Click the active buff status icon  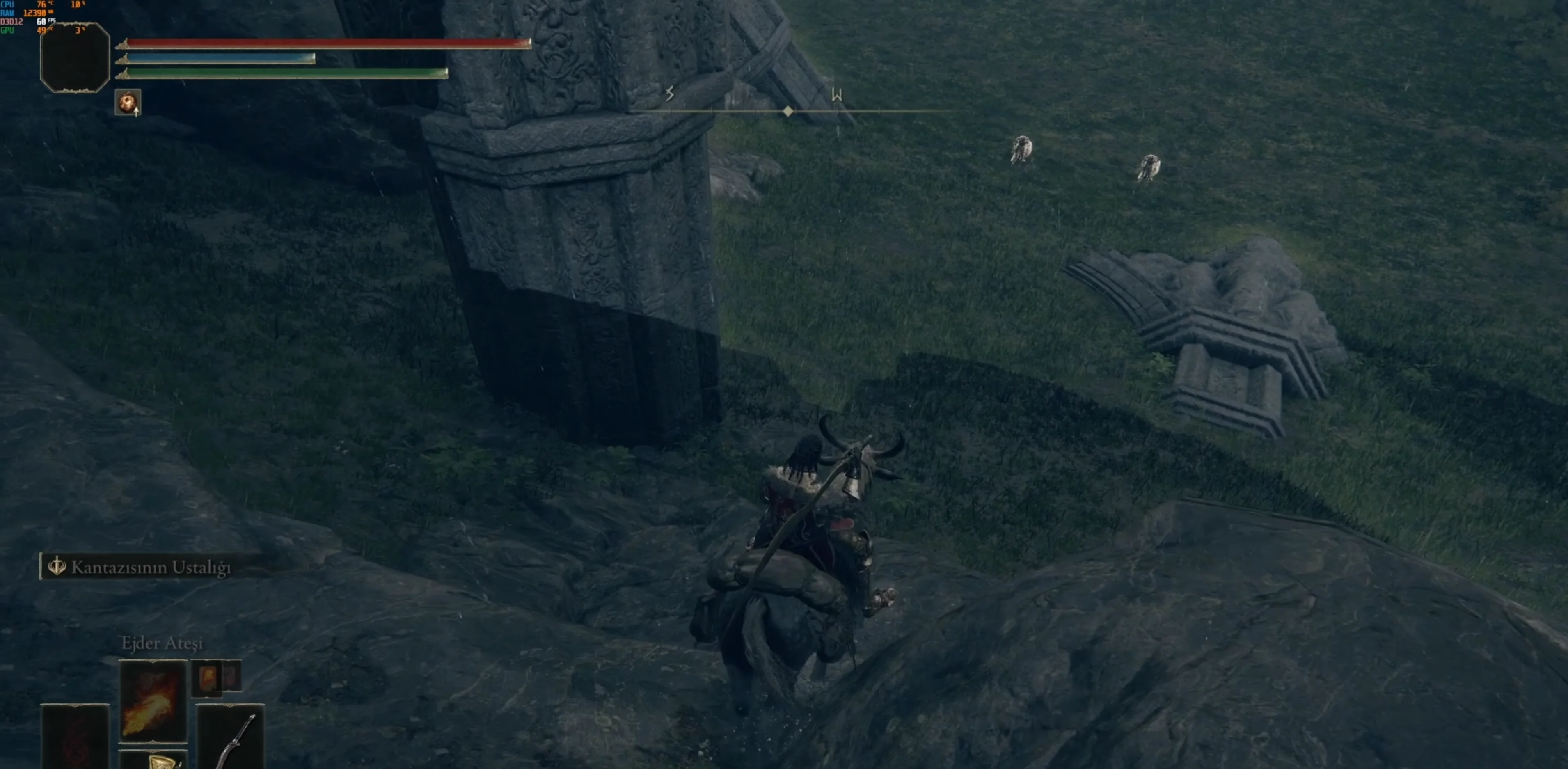pyautogui.click(x=128, y=102)
